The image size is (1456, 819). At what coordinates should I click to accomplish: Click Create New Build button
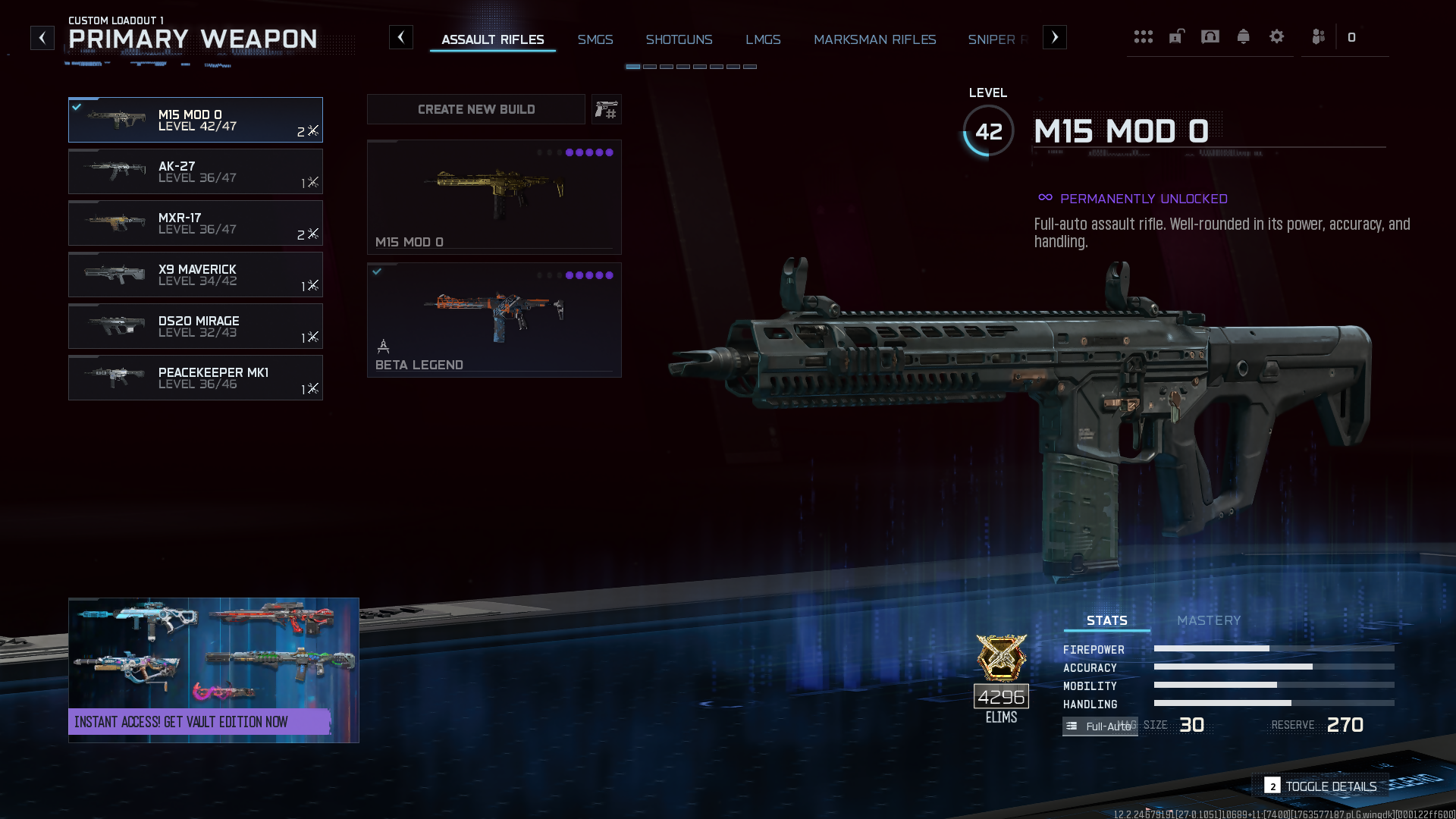tap(475, 109)
